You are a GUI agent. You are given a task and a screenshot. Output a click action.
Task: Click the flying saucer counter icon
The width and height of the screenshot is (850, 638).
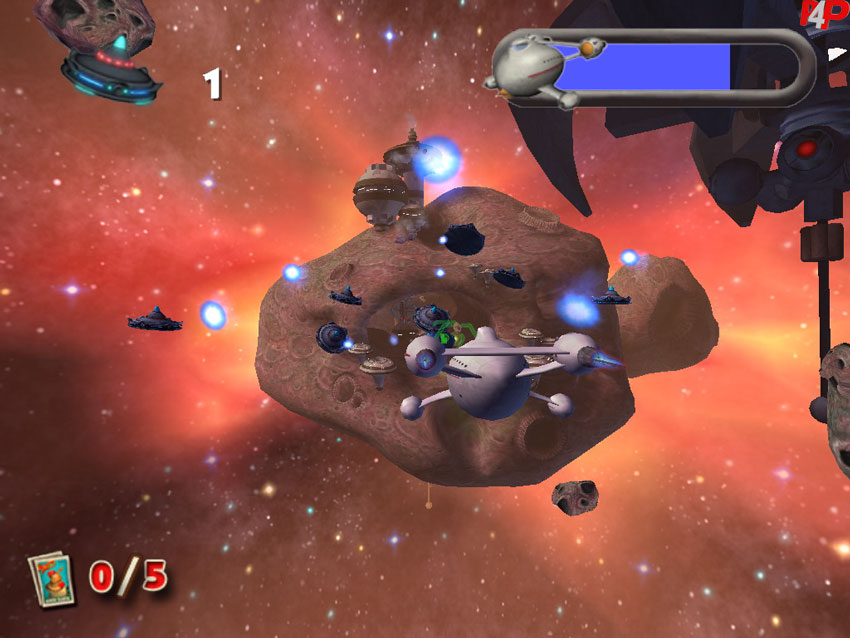(x=108, y=66)
